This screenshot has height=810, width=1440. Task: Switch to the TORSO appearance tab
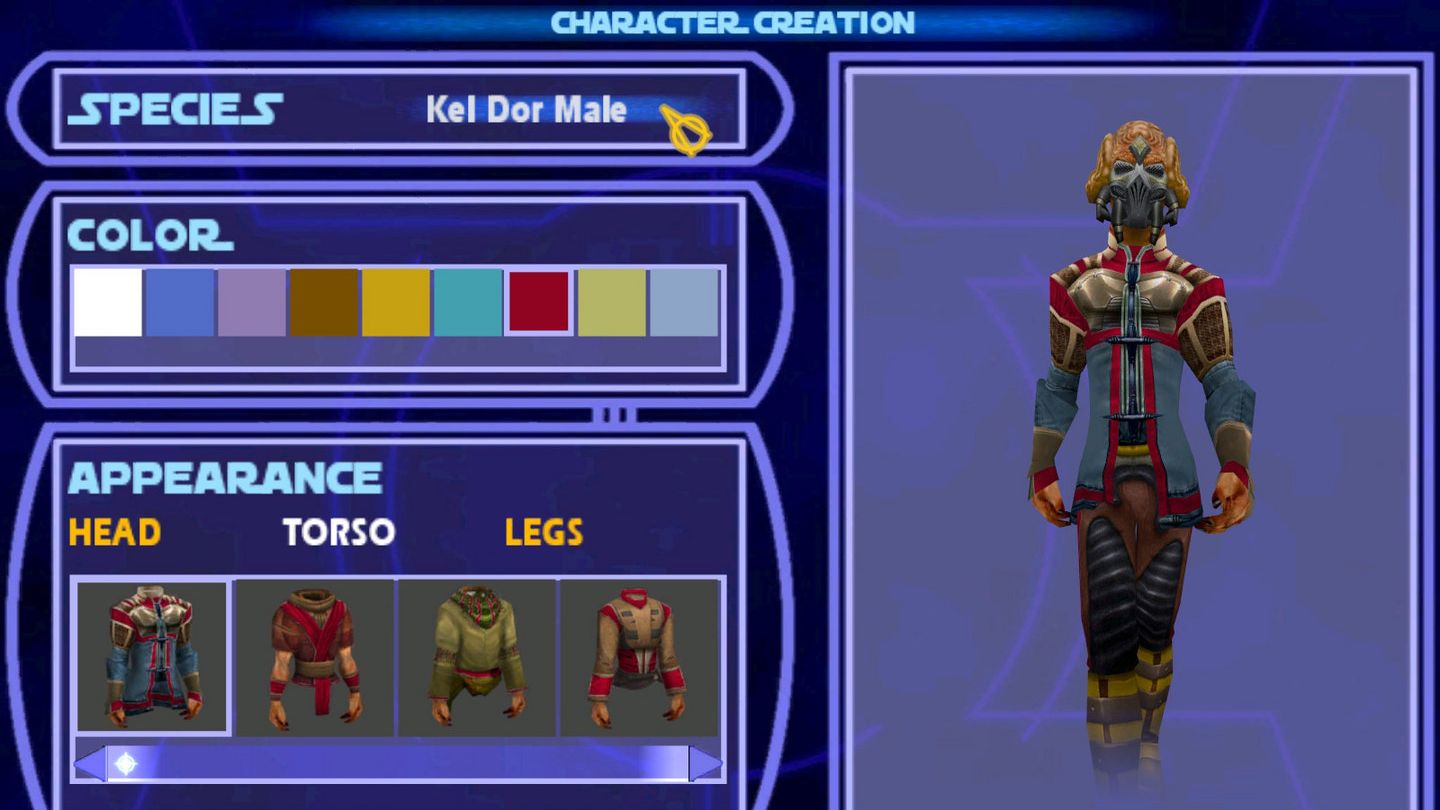tap(339, 533)
